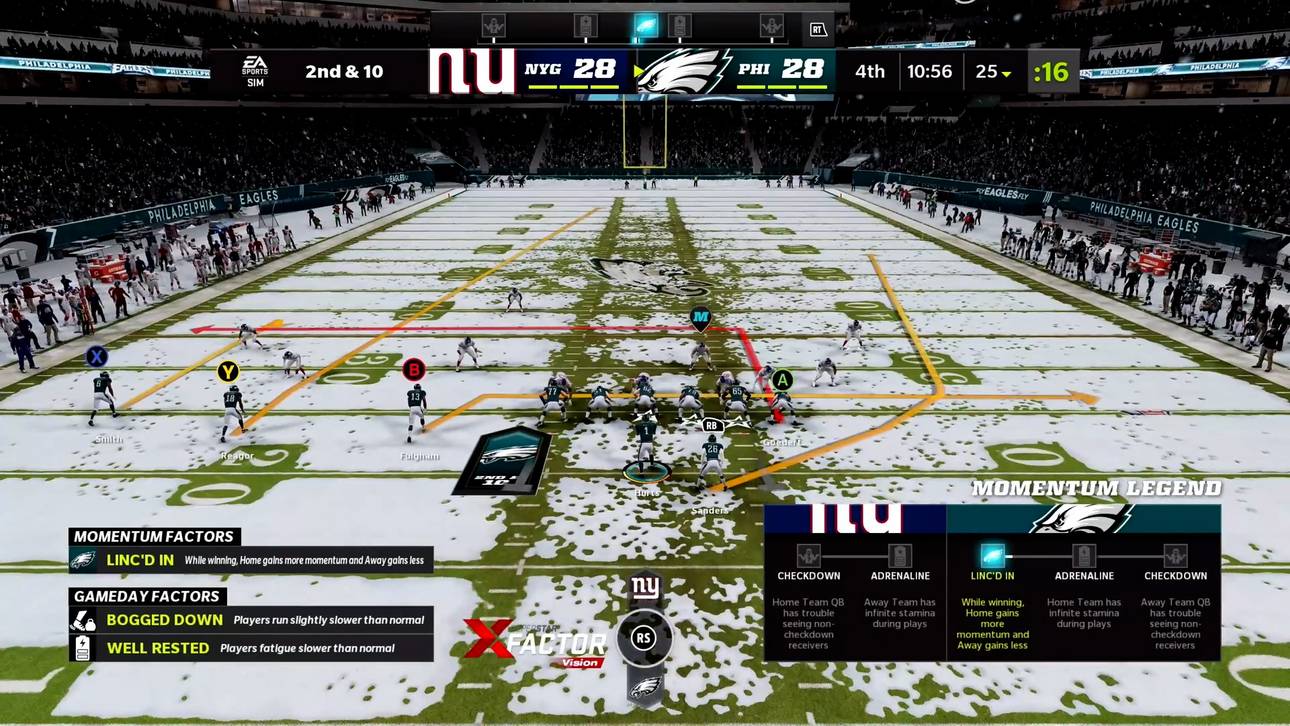Choose the Bogged Down gameday factor row
The height and width of the screenshot is (726, 1290).
point(250,620)
